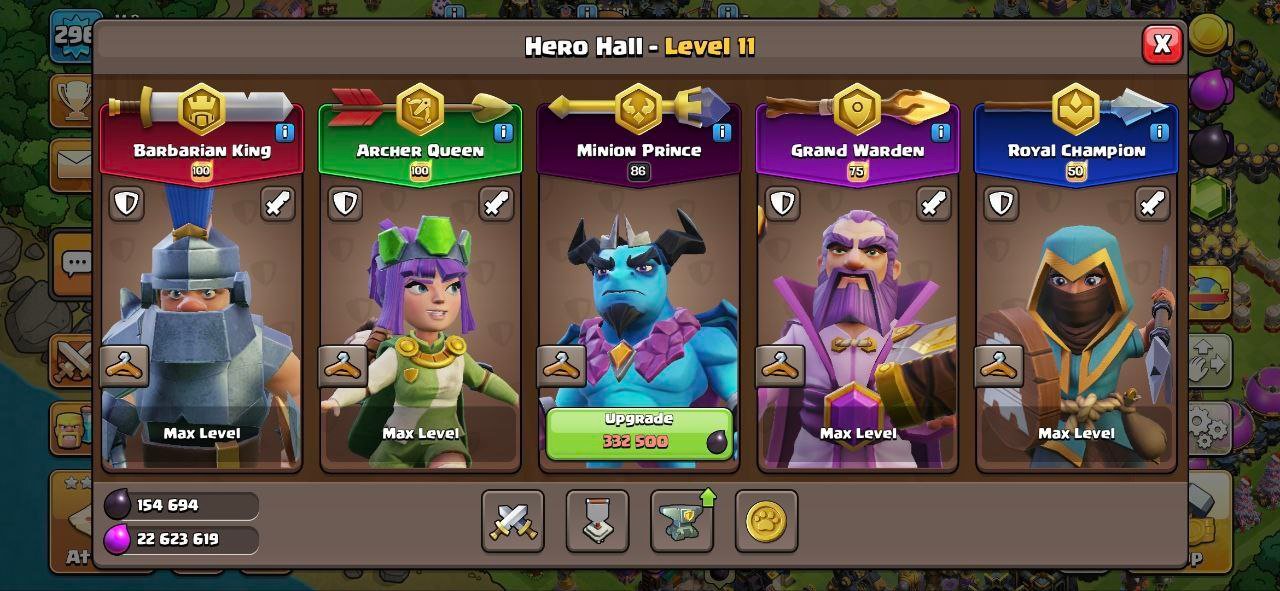
Task: Open the gold paw pets button
Action: 766,521
